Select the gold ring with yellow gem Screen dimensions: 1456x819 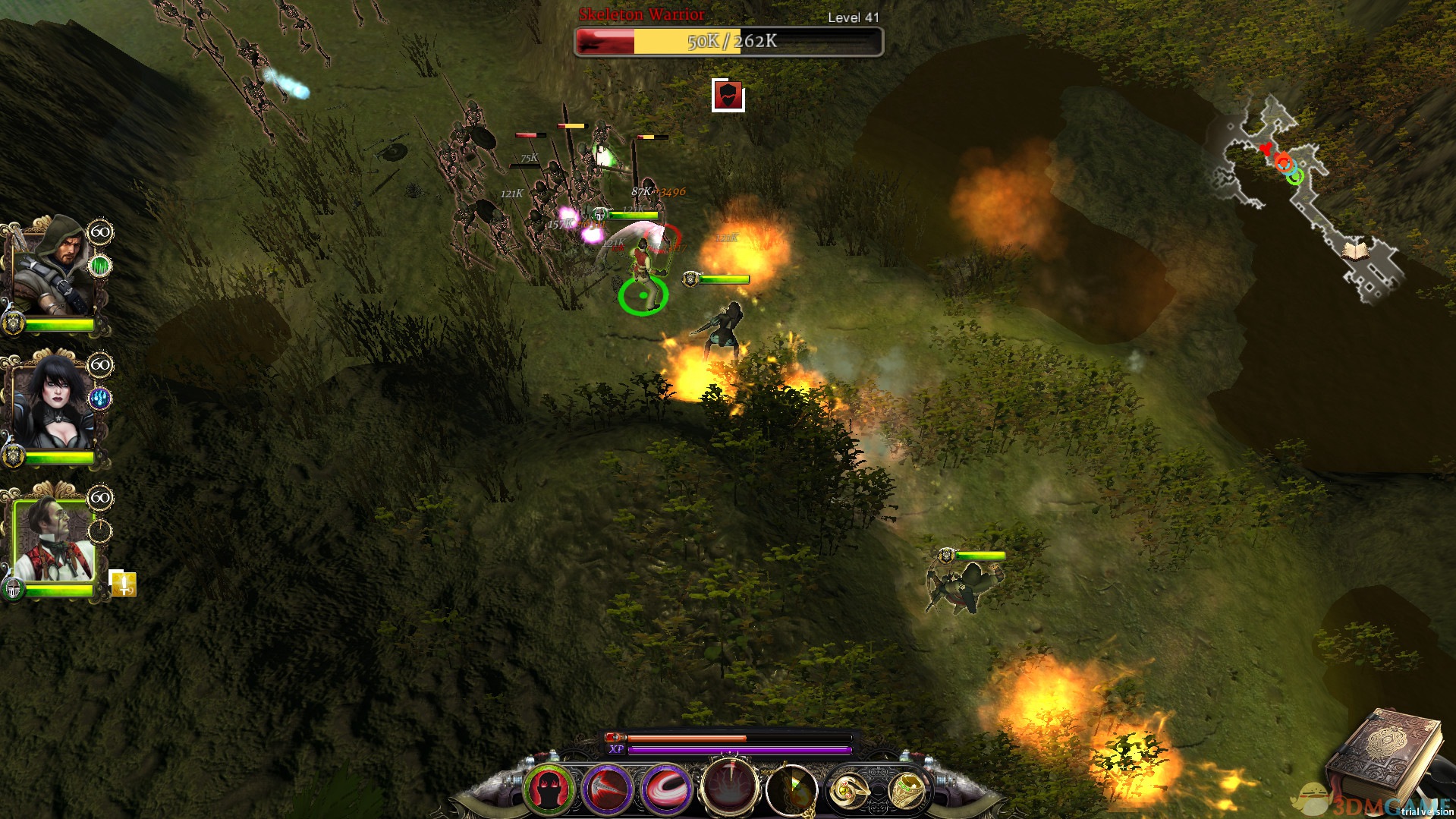tap(847, 791)
